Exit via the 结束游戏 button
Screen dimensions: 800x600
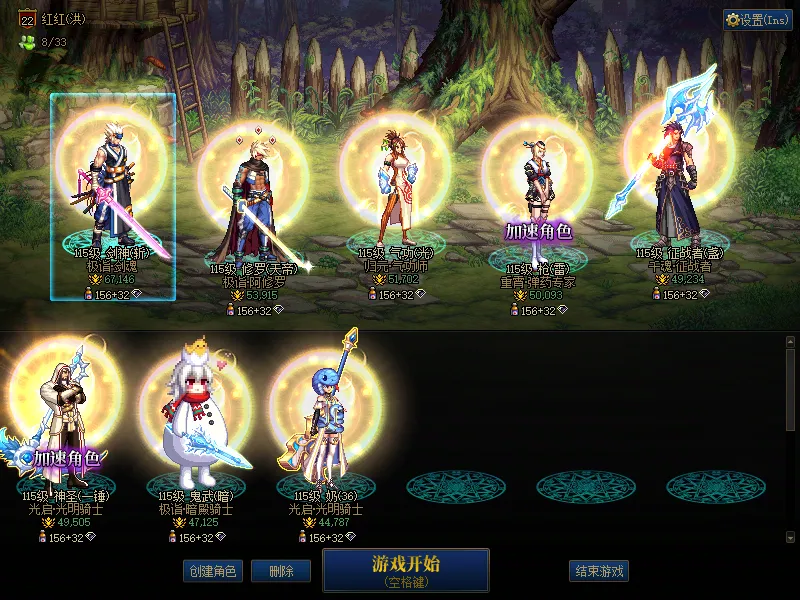[x=599, y=571]
